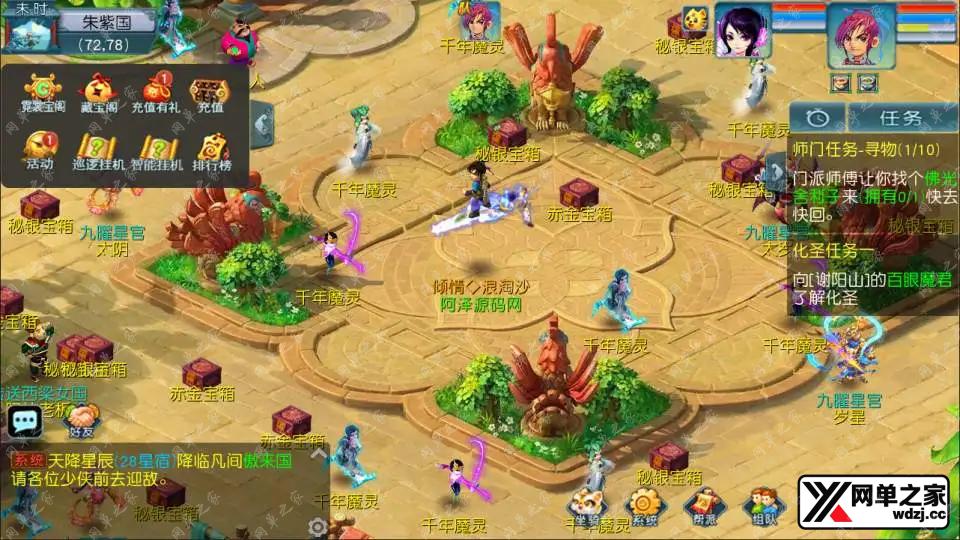Activate 智能挂机 smart auto-battle

click(x=156, y=152)
